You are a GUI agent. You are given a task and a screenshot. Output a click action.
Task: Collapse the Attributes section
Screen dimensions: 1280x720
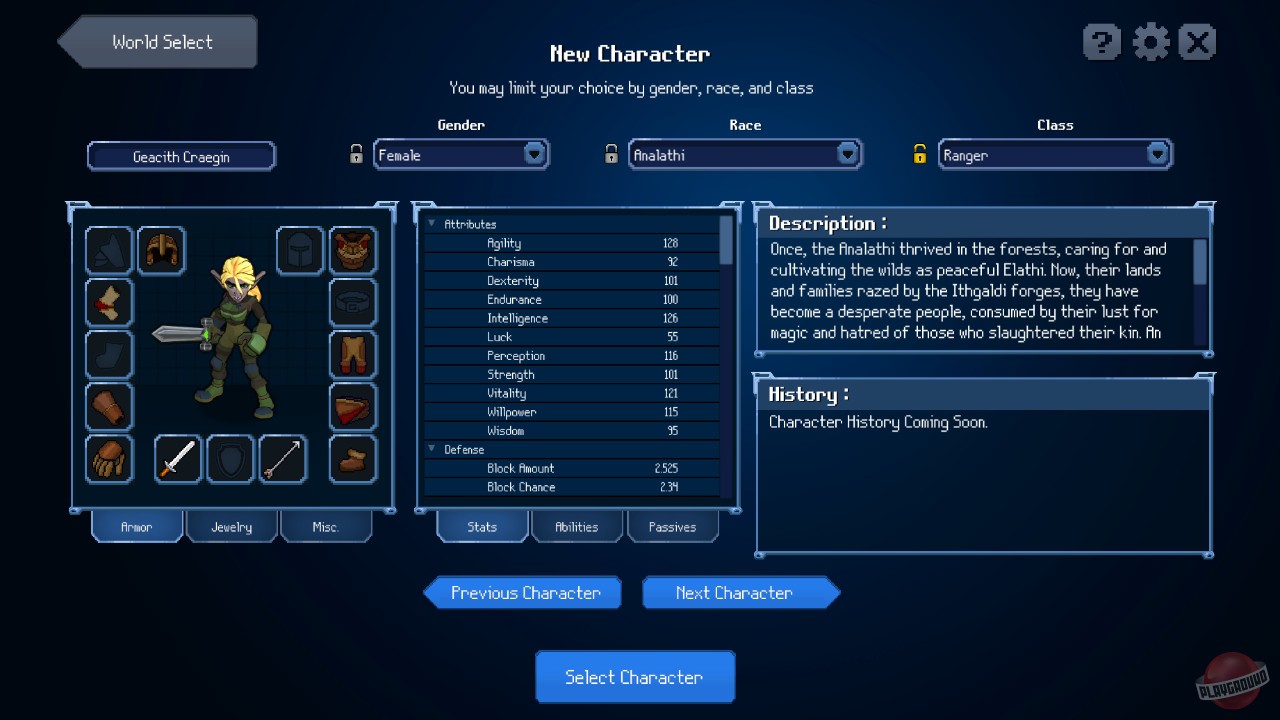pos(432,223)
